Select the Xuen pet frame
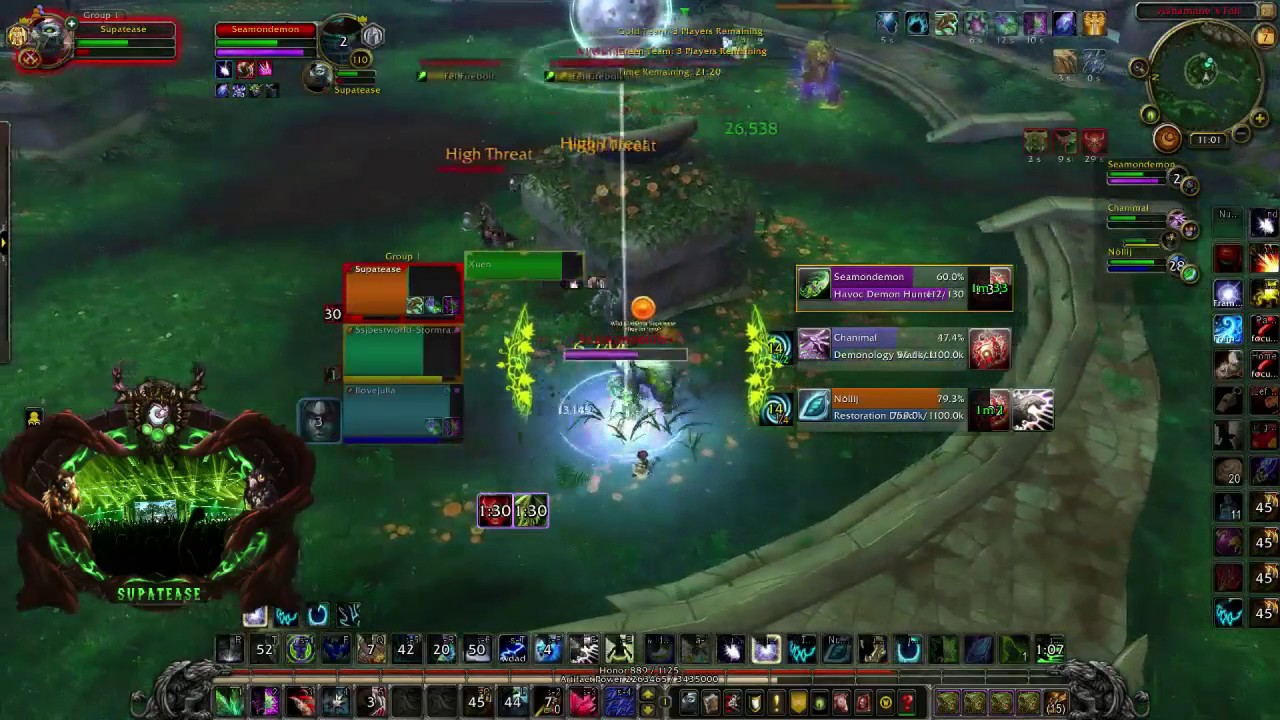Image resolution: width=1280 pixels, height=720 pixels. (523, 265)
